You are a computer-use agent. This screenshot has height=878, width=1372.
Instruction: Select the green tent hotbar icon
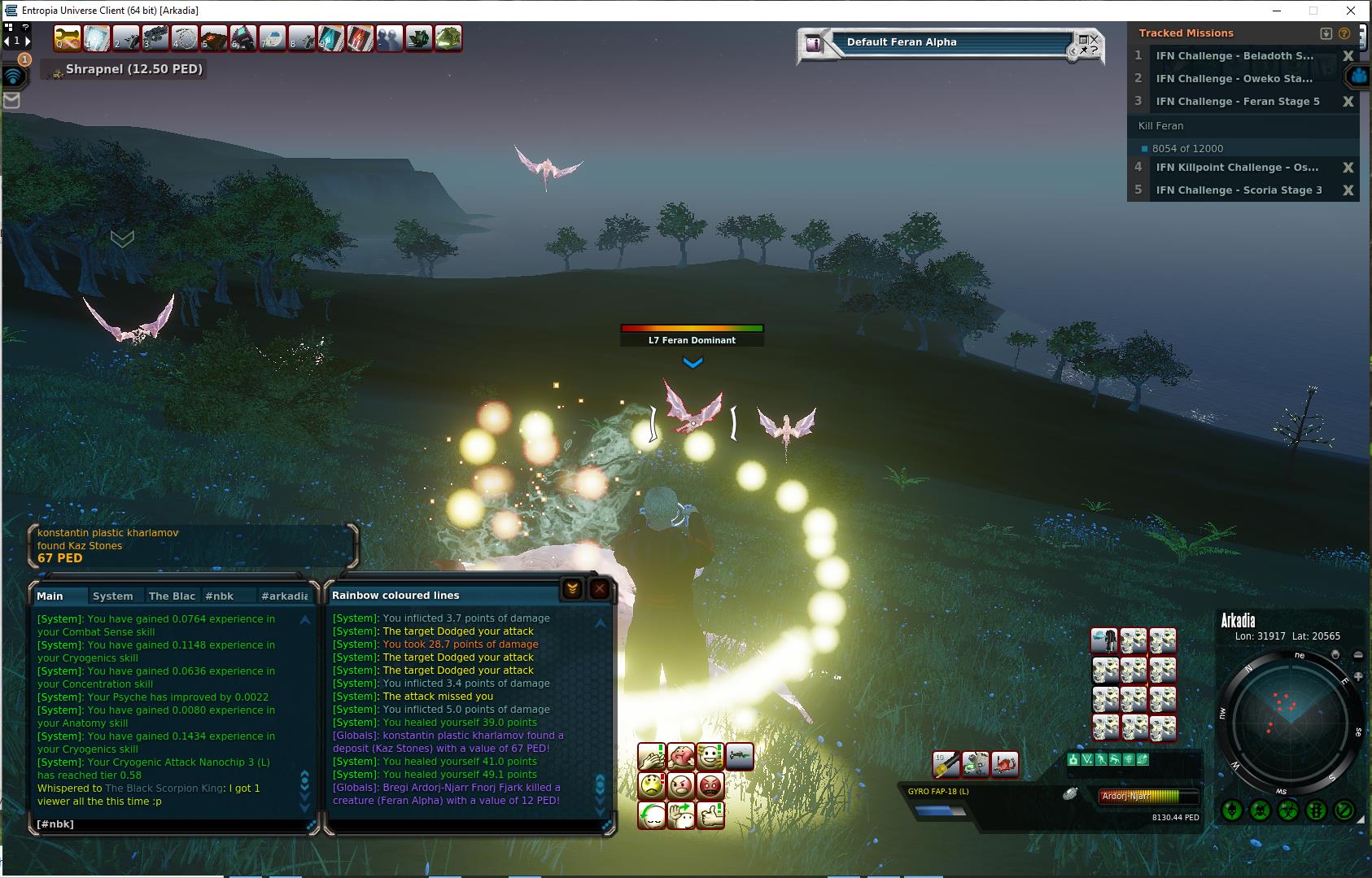tap(448, 38)
